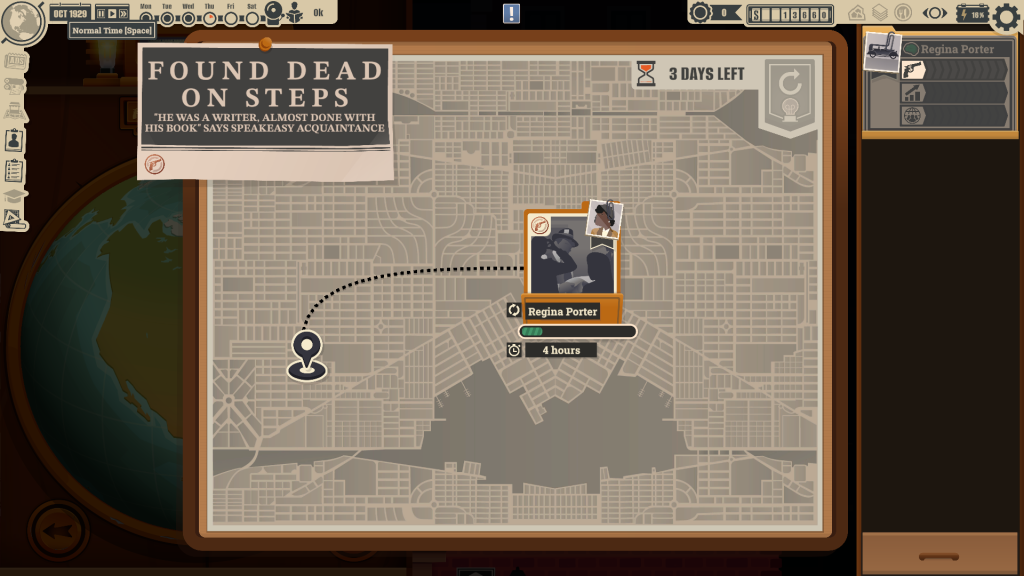
Task: Click the back arrow button
Action: 59,529
